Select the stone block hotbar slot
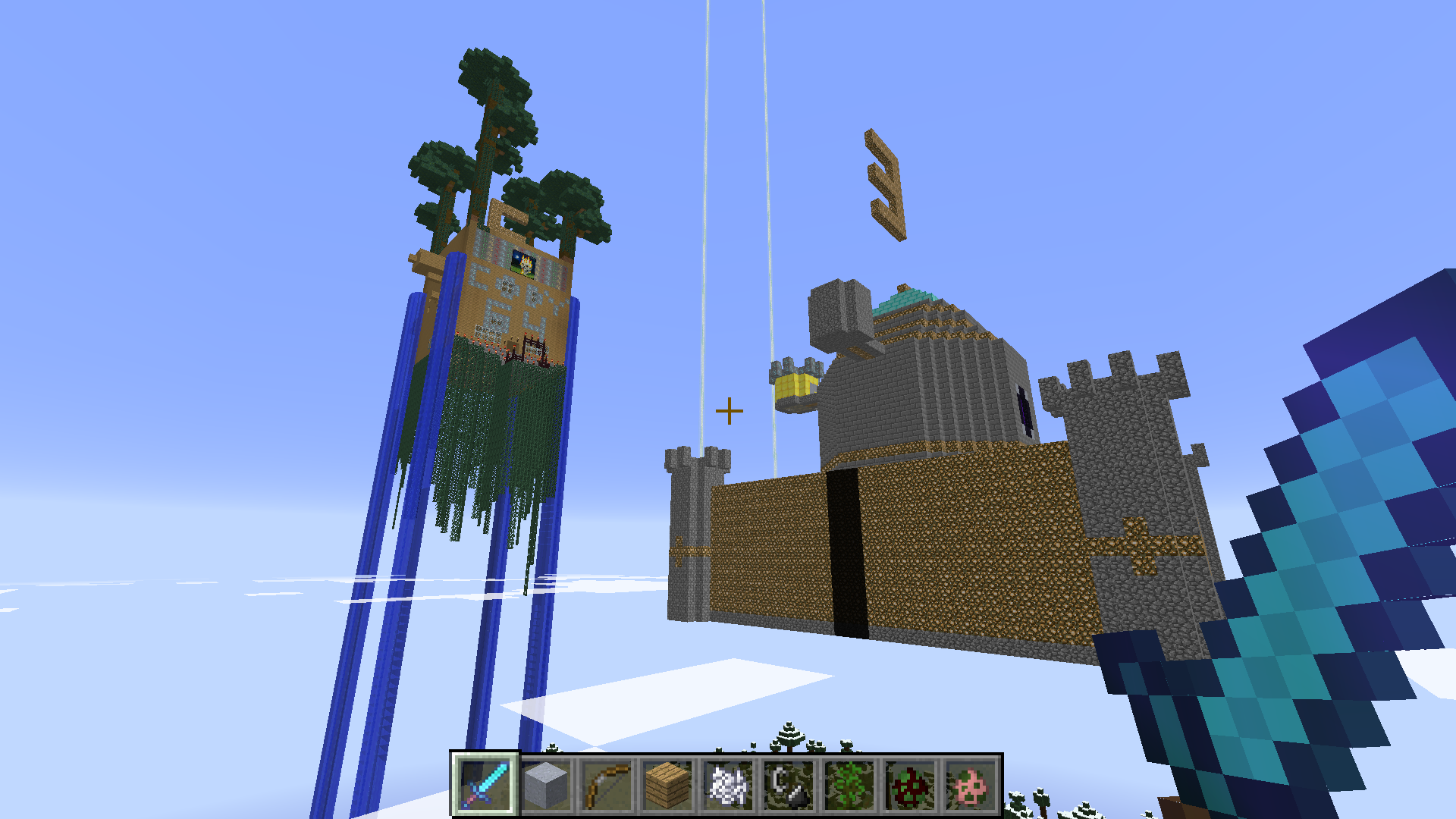This screenshot has width=1456, height=819. 546,785
